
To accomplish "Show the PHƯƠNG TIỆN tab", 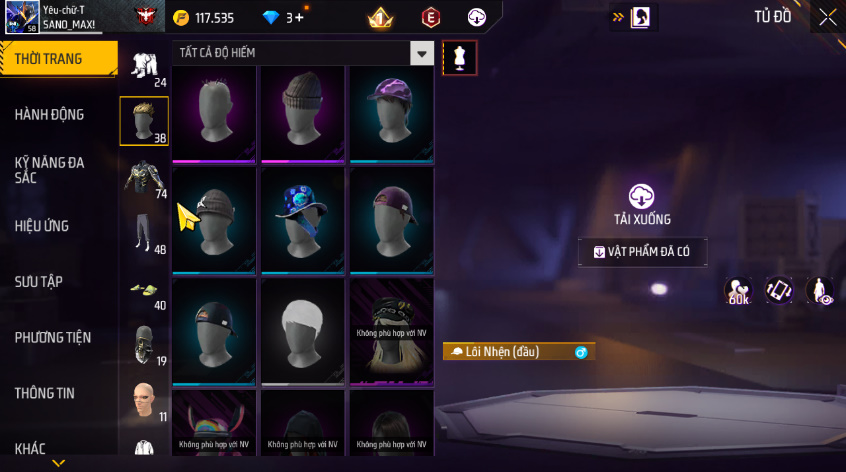I will 50,338.
